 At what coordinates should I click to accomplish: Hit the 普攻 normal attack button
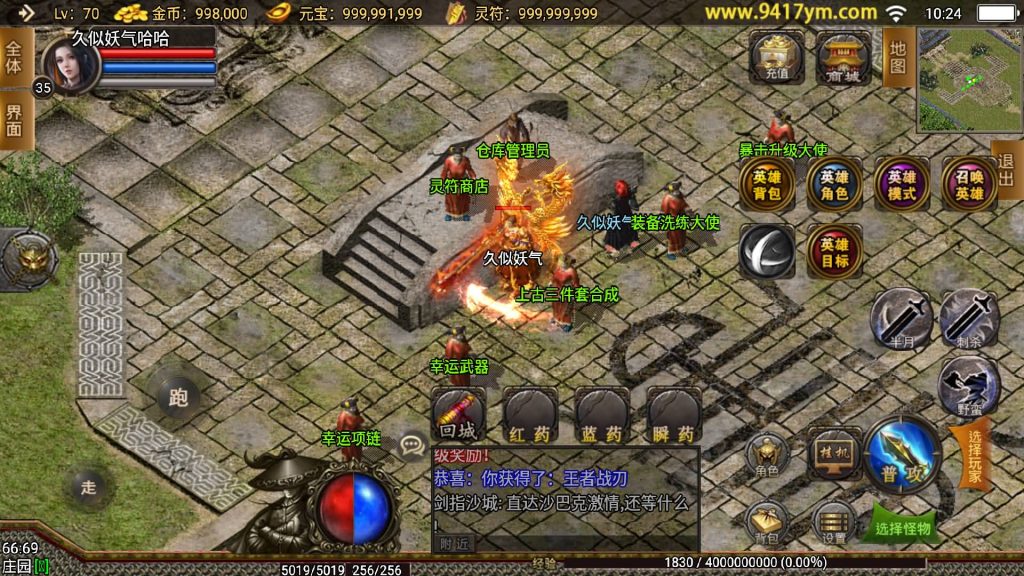[x=902, y=455]
